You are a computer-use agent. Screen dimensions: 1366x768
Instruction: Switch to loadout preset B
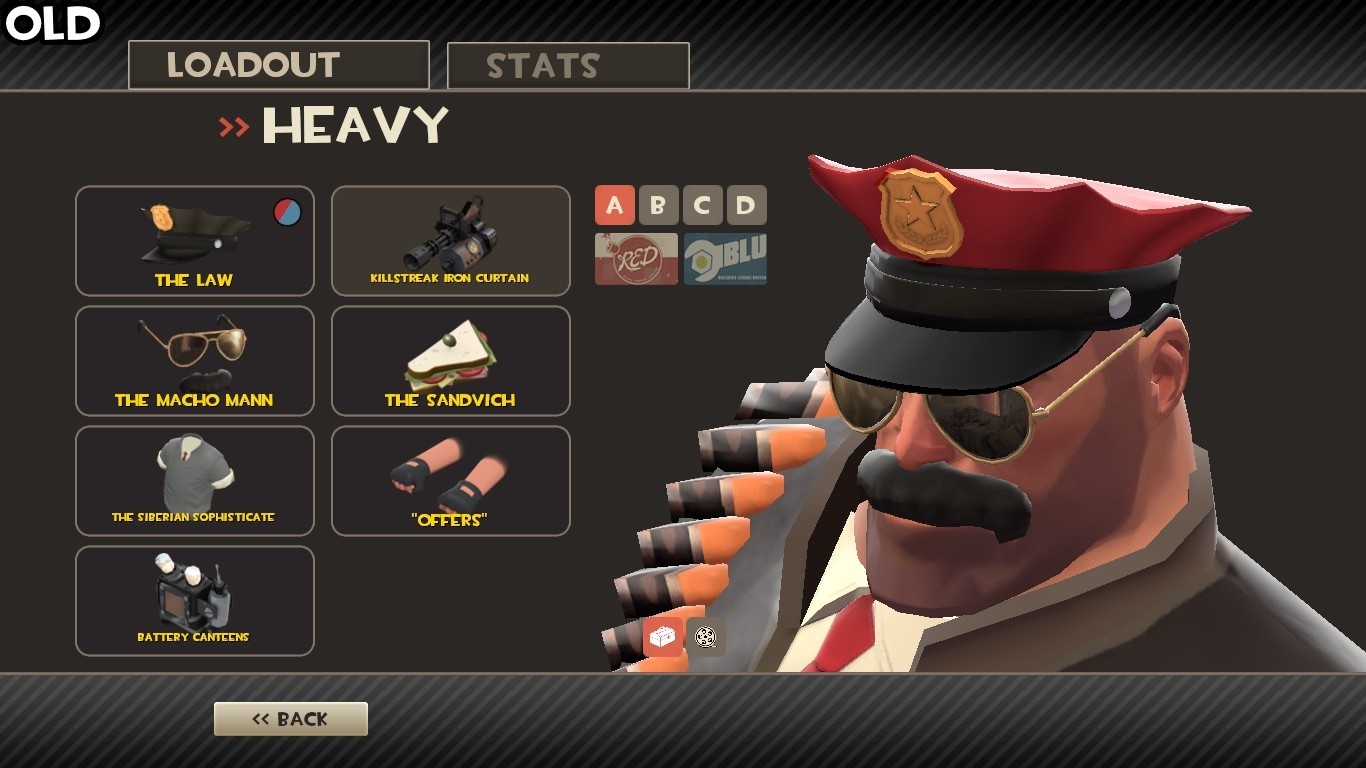pyautogui.click(x=659, y=205)
